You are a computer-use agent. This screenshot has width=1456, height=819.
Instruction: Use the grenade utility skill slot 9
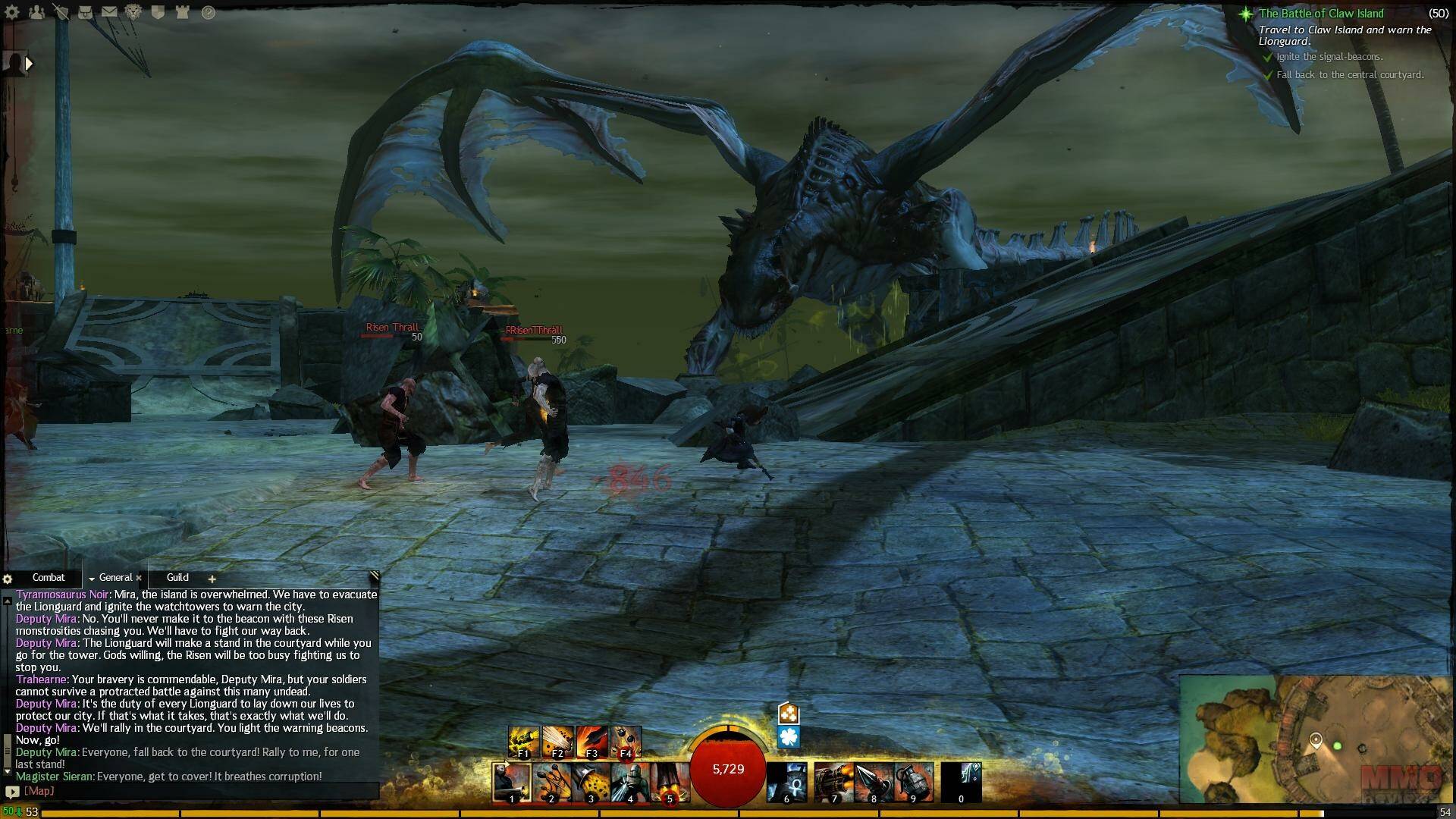913,782
